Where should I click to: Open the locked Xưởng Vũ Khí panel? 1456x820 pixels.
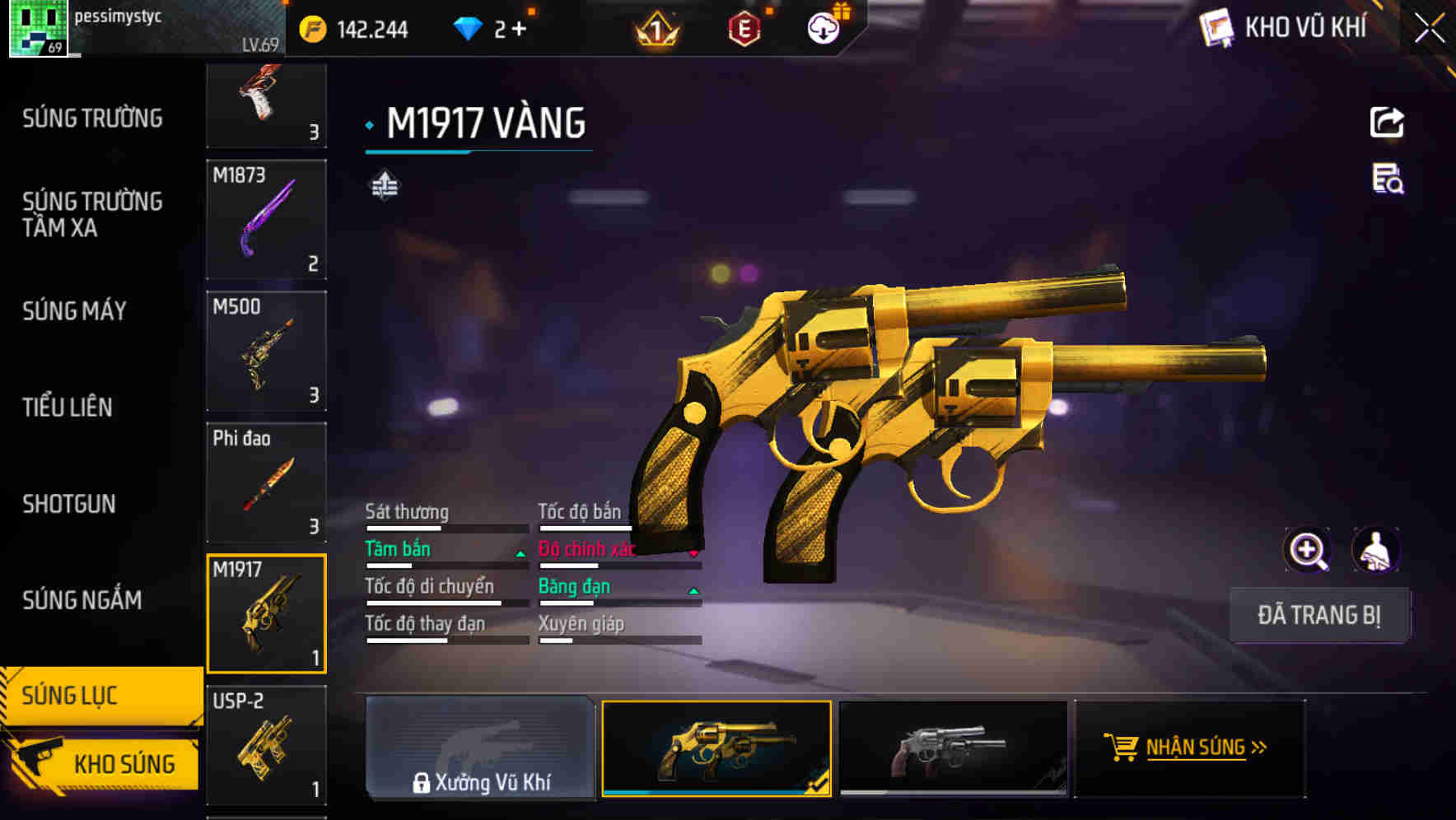[481, 748]
